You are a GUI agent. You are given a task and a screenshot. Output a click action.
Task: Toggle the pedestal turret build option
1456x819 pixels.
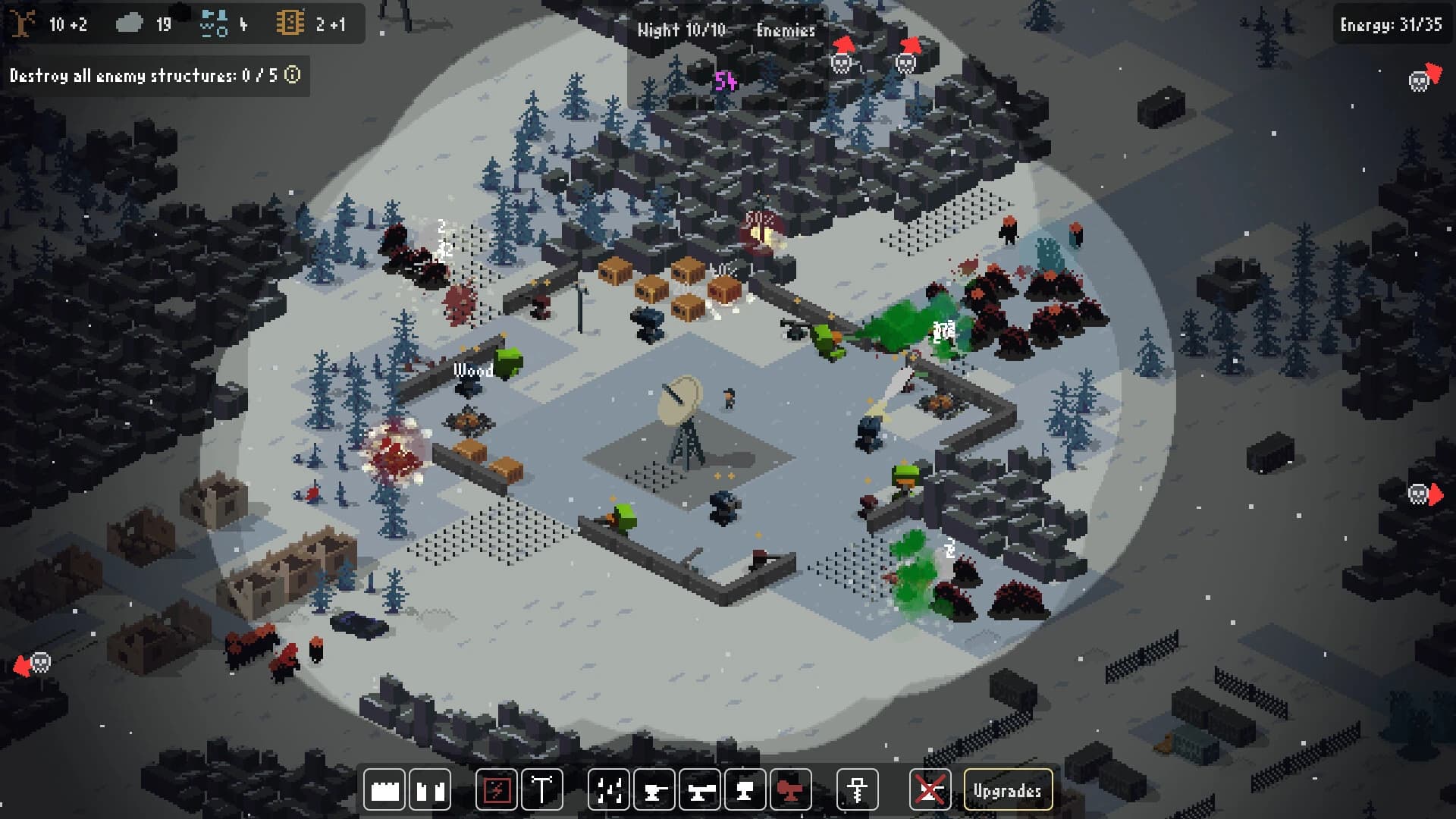pyautogui.click(x=746, y=789)
